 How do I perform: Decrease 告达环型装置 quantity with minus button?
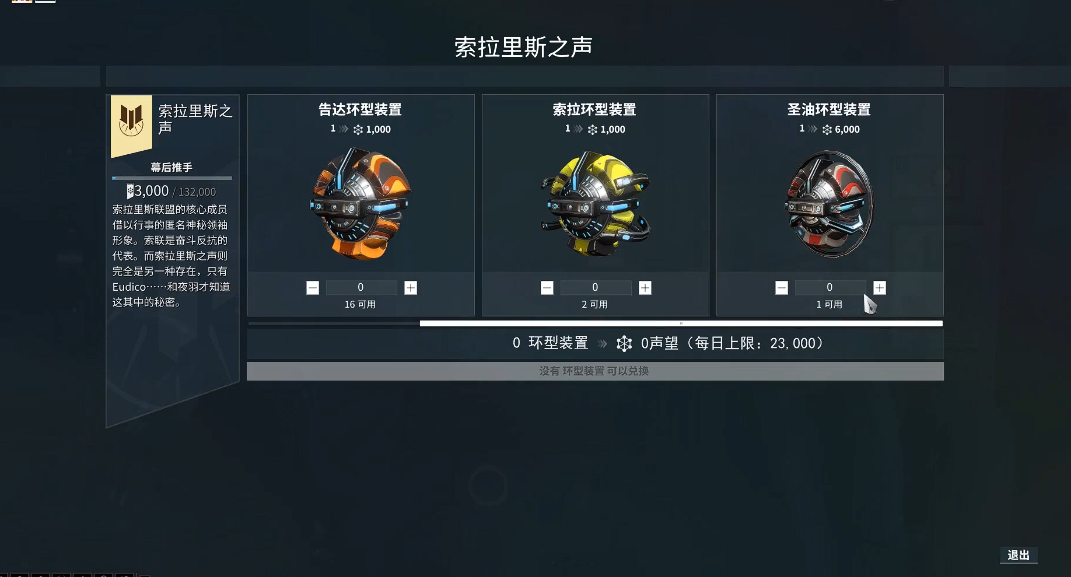313,288
